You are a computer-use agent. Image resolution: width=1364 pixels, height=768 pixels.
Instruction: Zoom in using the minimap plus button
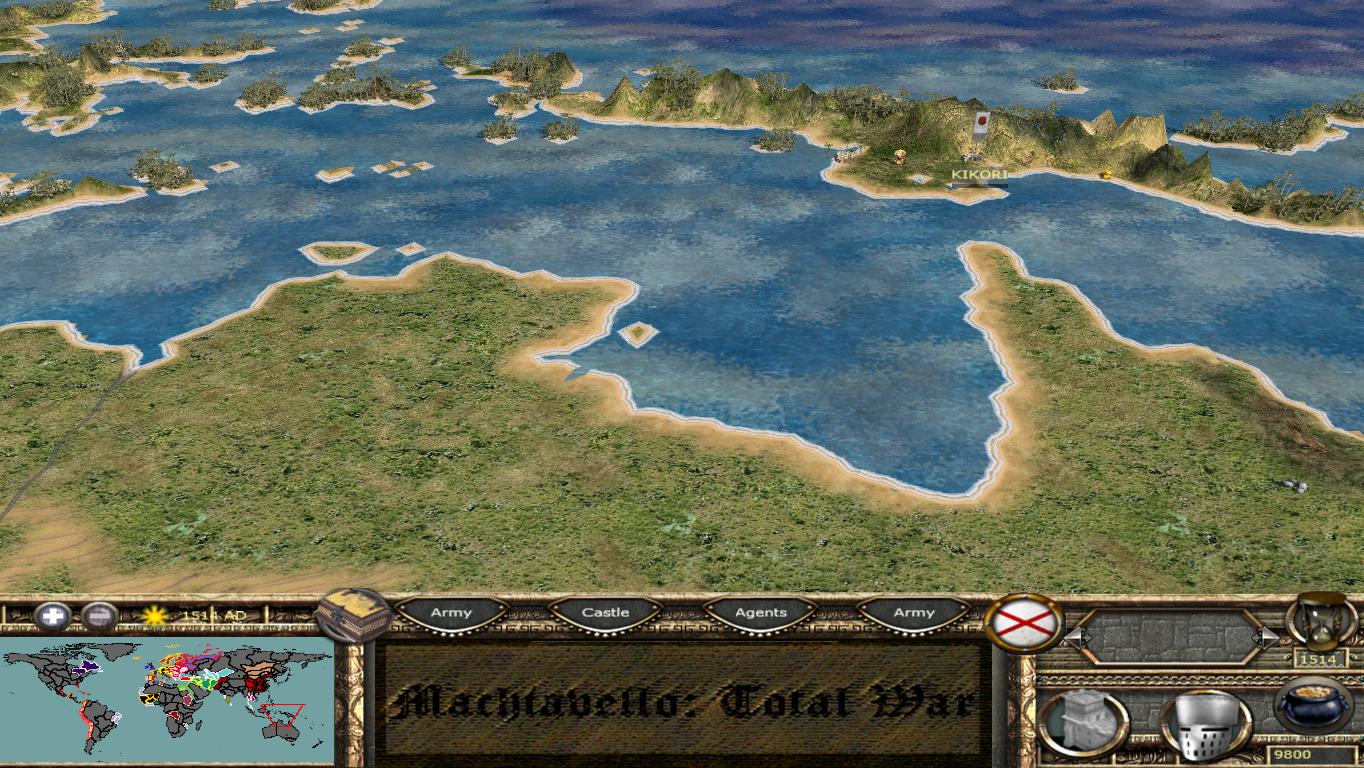coord(50,613)
